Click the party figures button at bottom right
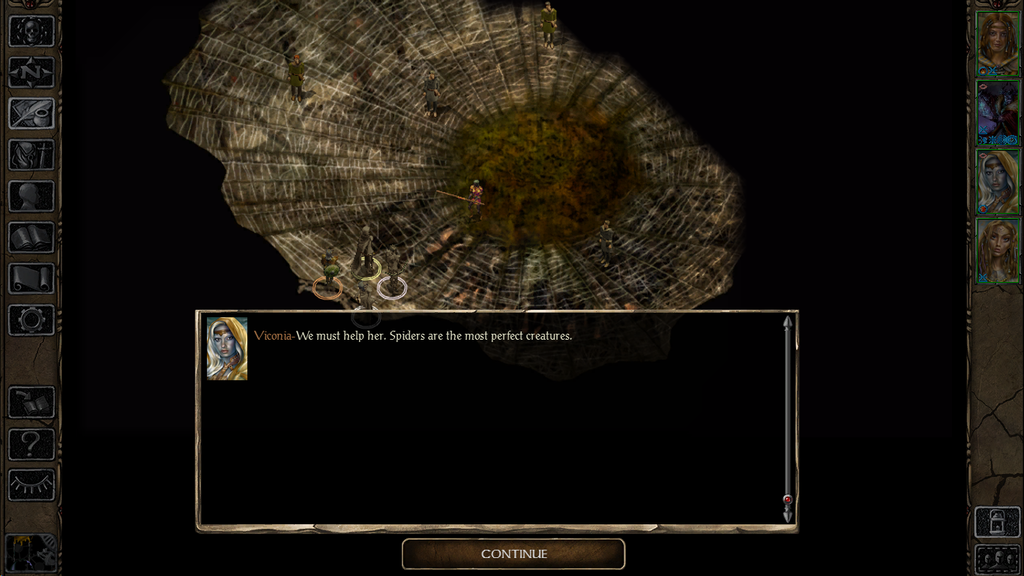 [997, 559]
